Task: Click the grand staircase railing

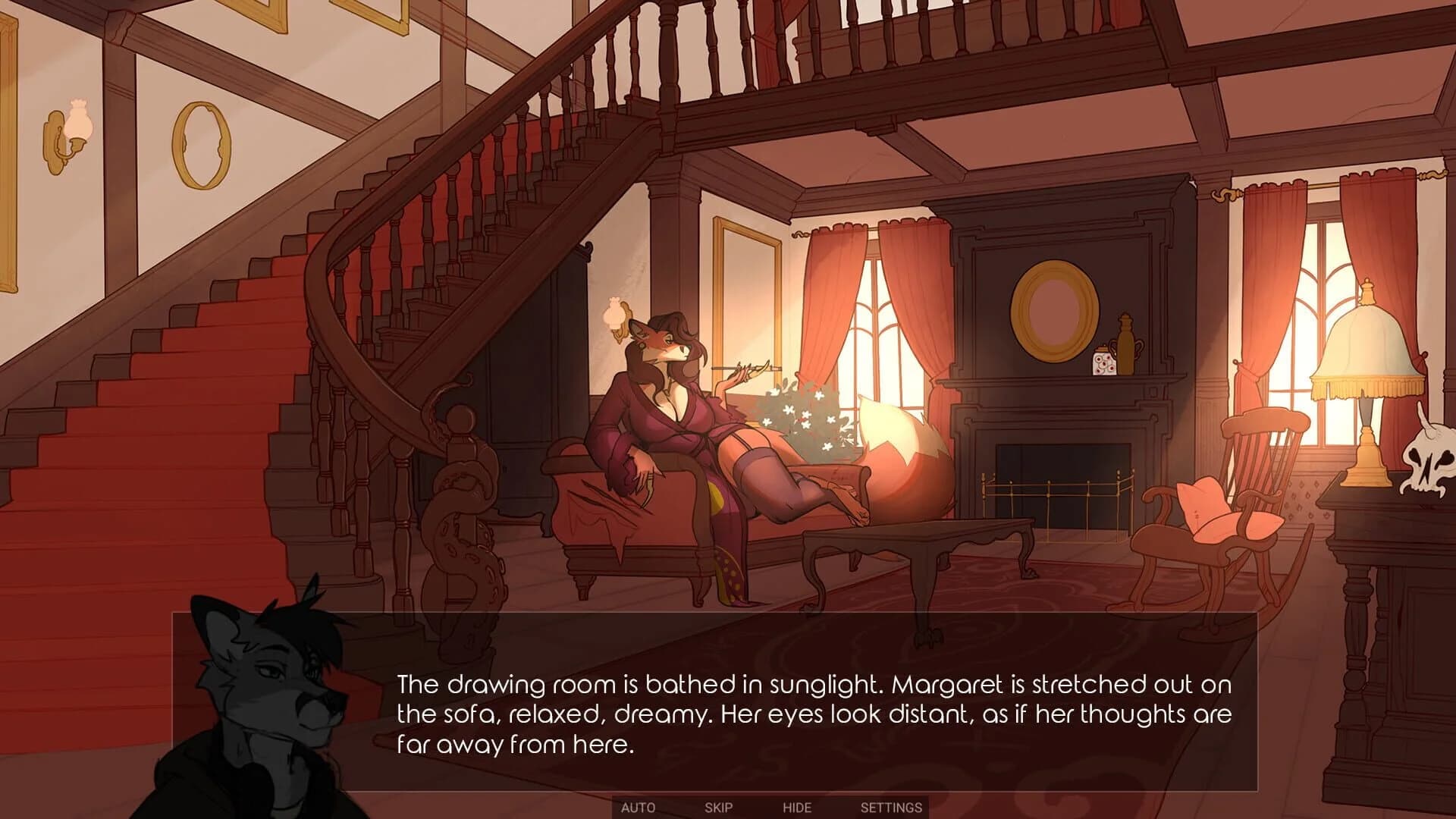Action: (364, 288)
